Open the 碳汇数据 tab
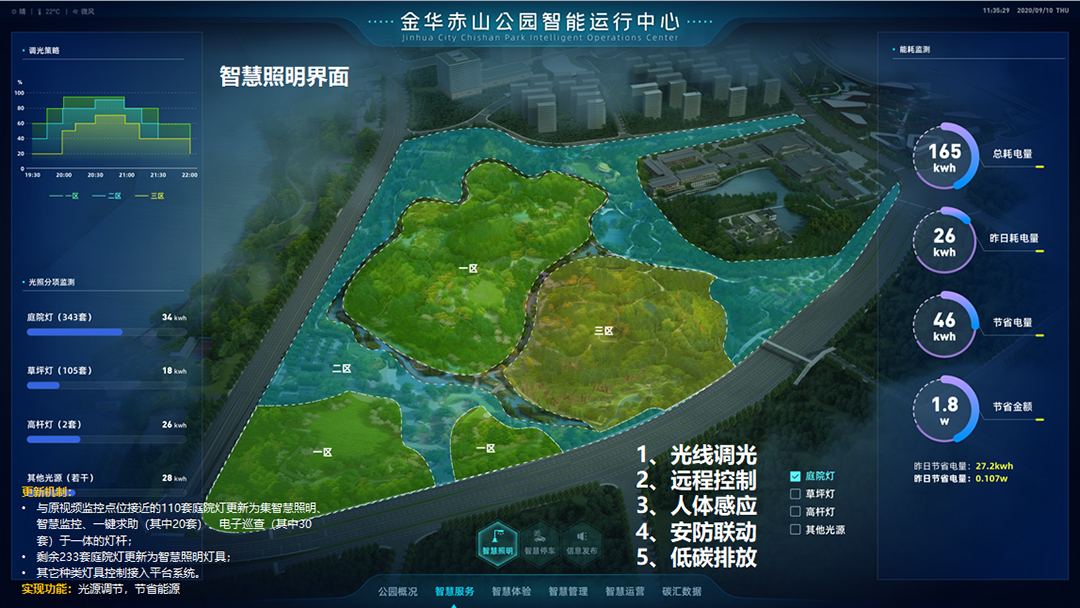Screen dimensions: 1080x608 pos(682,591)
